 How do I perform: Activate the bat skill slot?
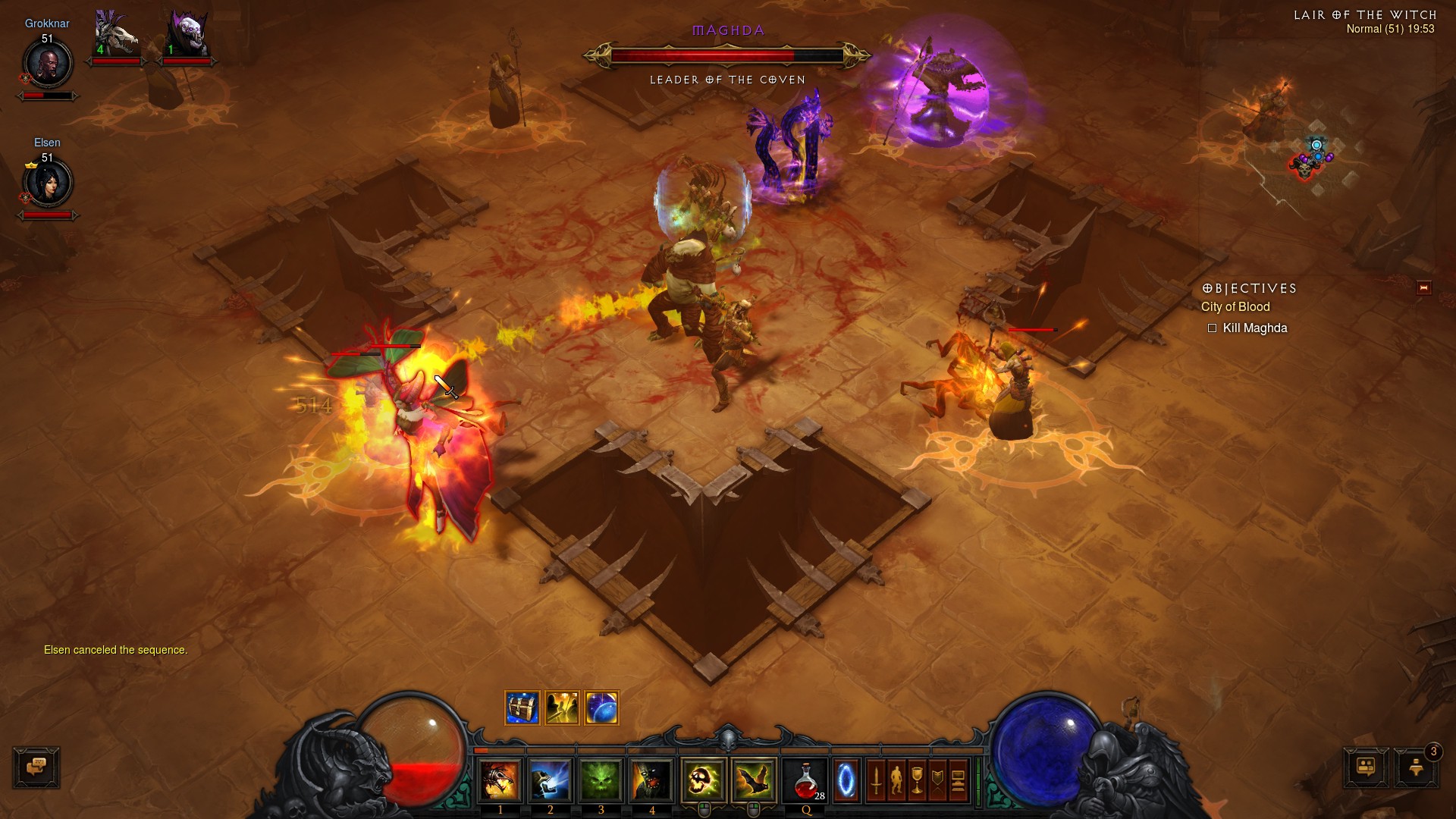pos(754,780)
